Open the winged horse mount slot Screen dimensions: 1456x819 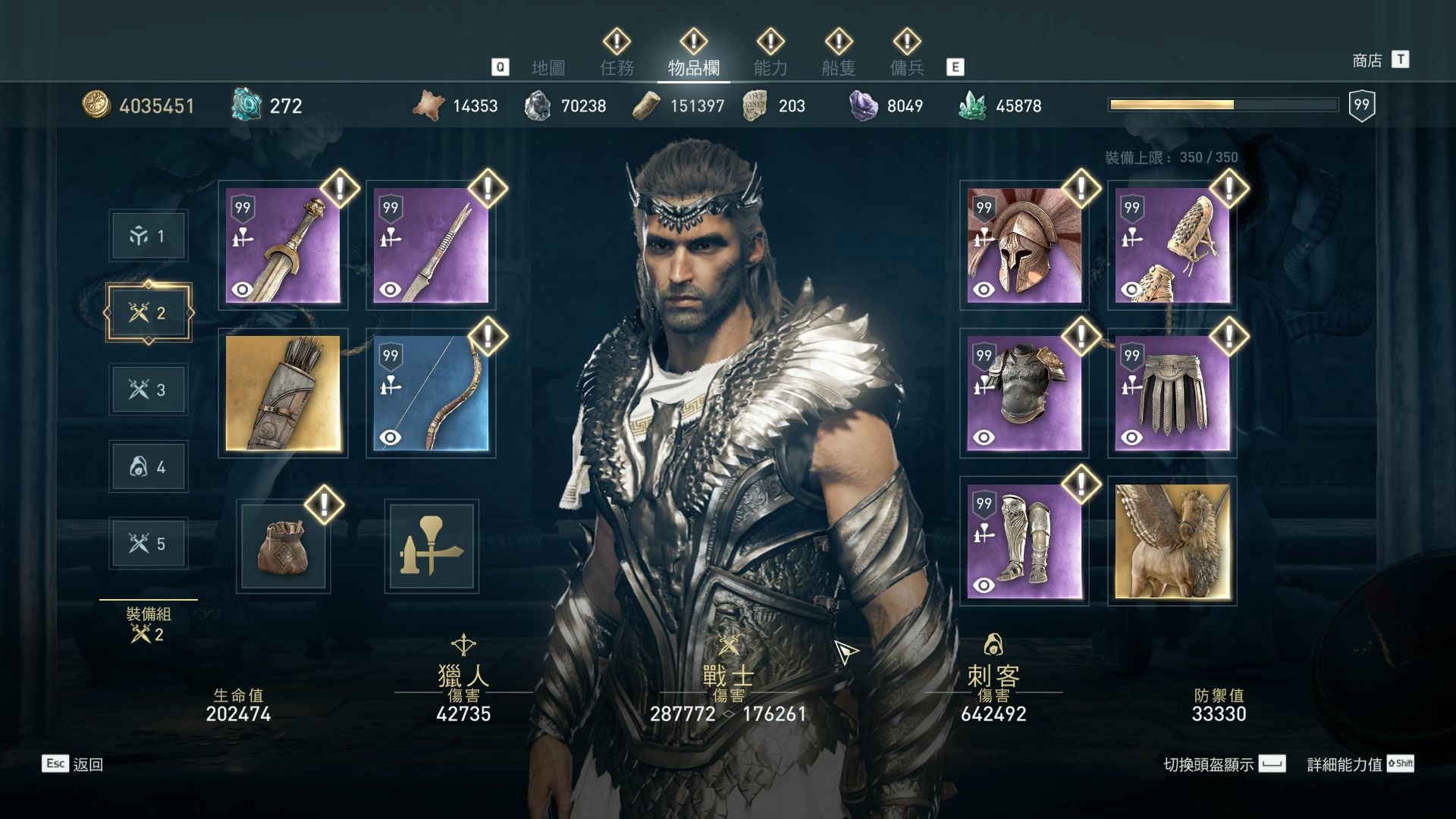tap(1172, 541)
